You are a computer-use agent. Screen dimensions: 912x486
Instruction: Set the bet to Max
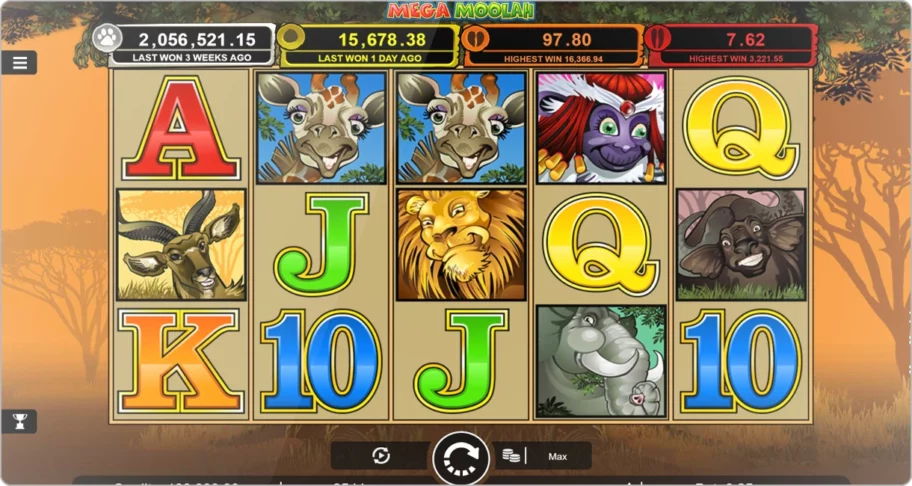coord(558,456)
